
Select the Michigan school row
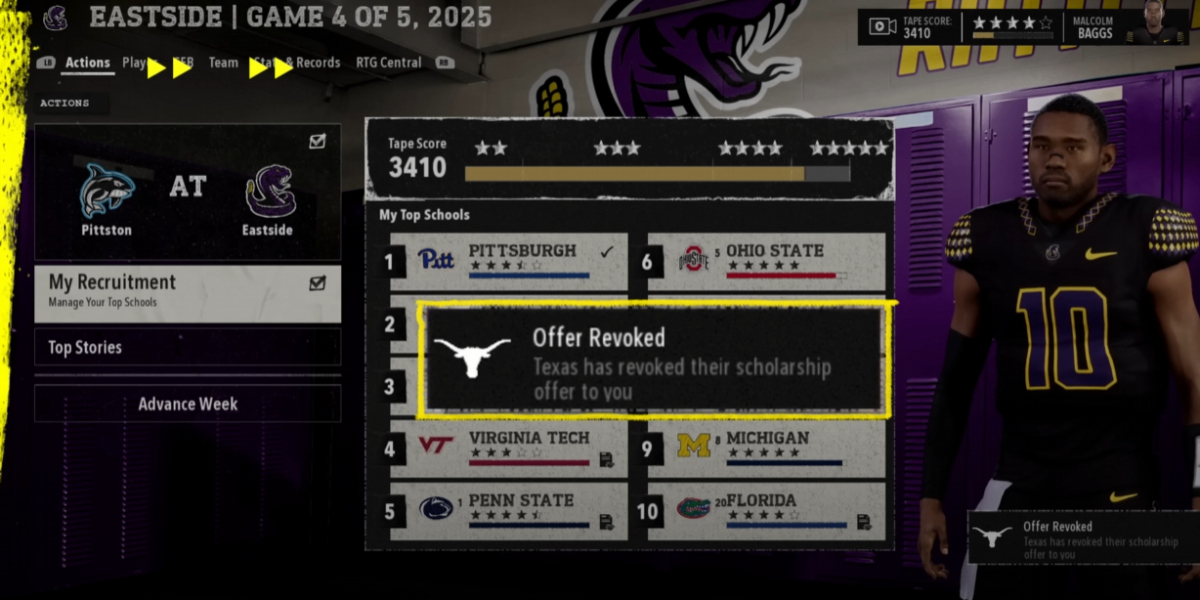coord(767,449)
